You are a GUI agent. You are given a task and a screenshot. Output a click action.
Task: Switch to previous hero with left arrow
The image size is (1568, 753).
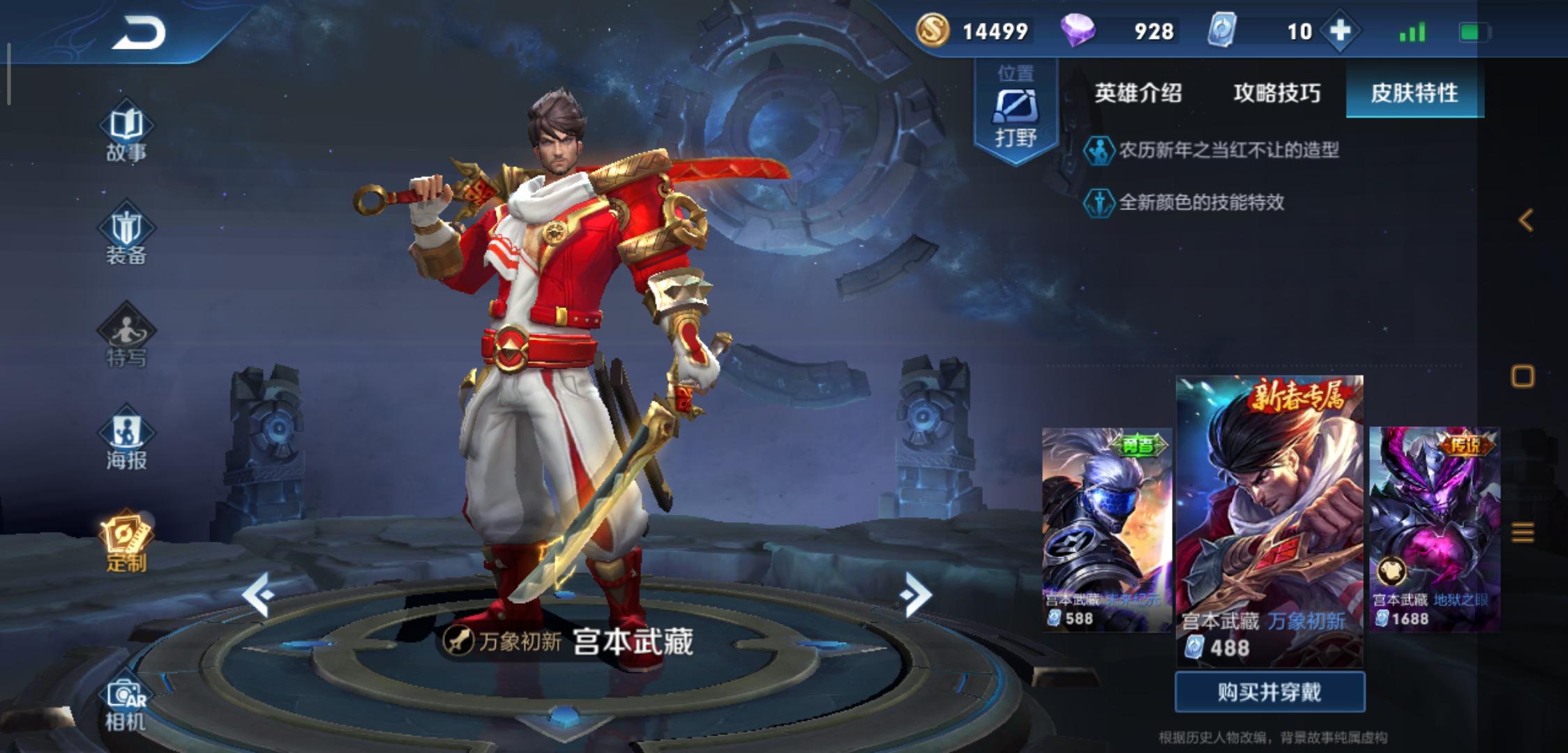click(x=258, y=594)
